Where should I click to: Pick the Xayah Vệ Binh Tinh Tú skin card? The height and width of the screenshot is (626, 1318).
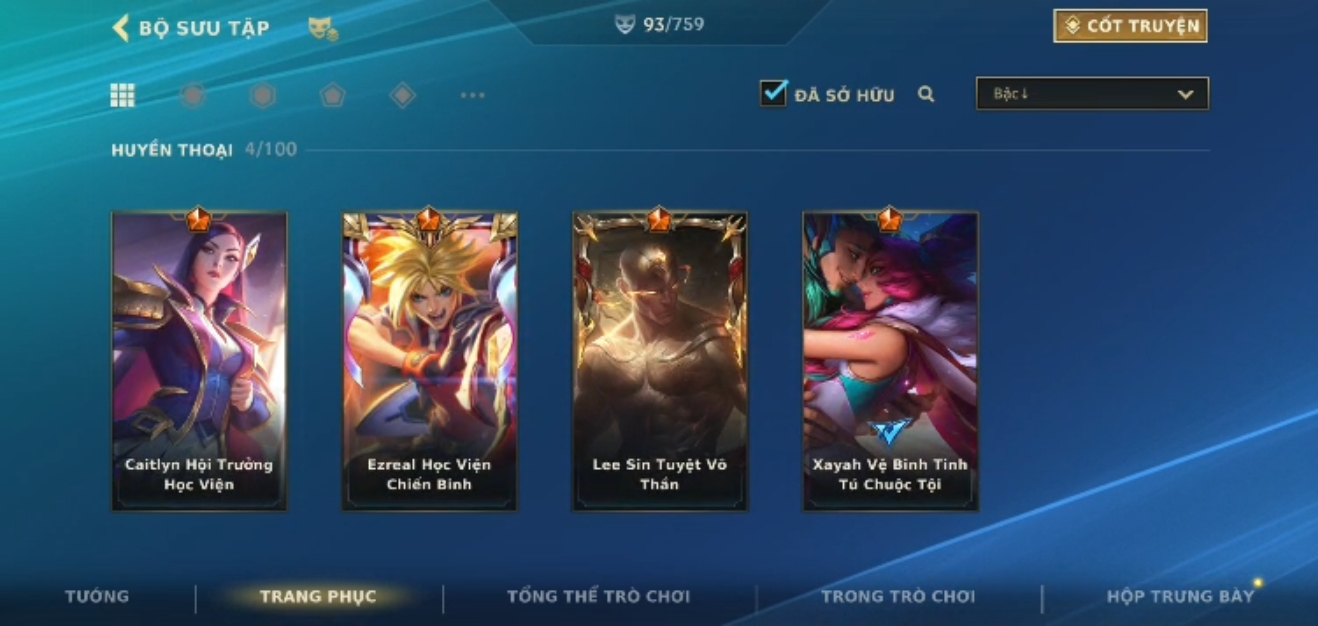[890, 361]
